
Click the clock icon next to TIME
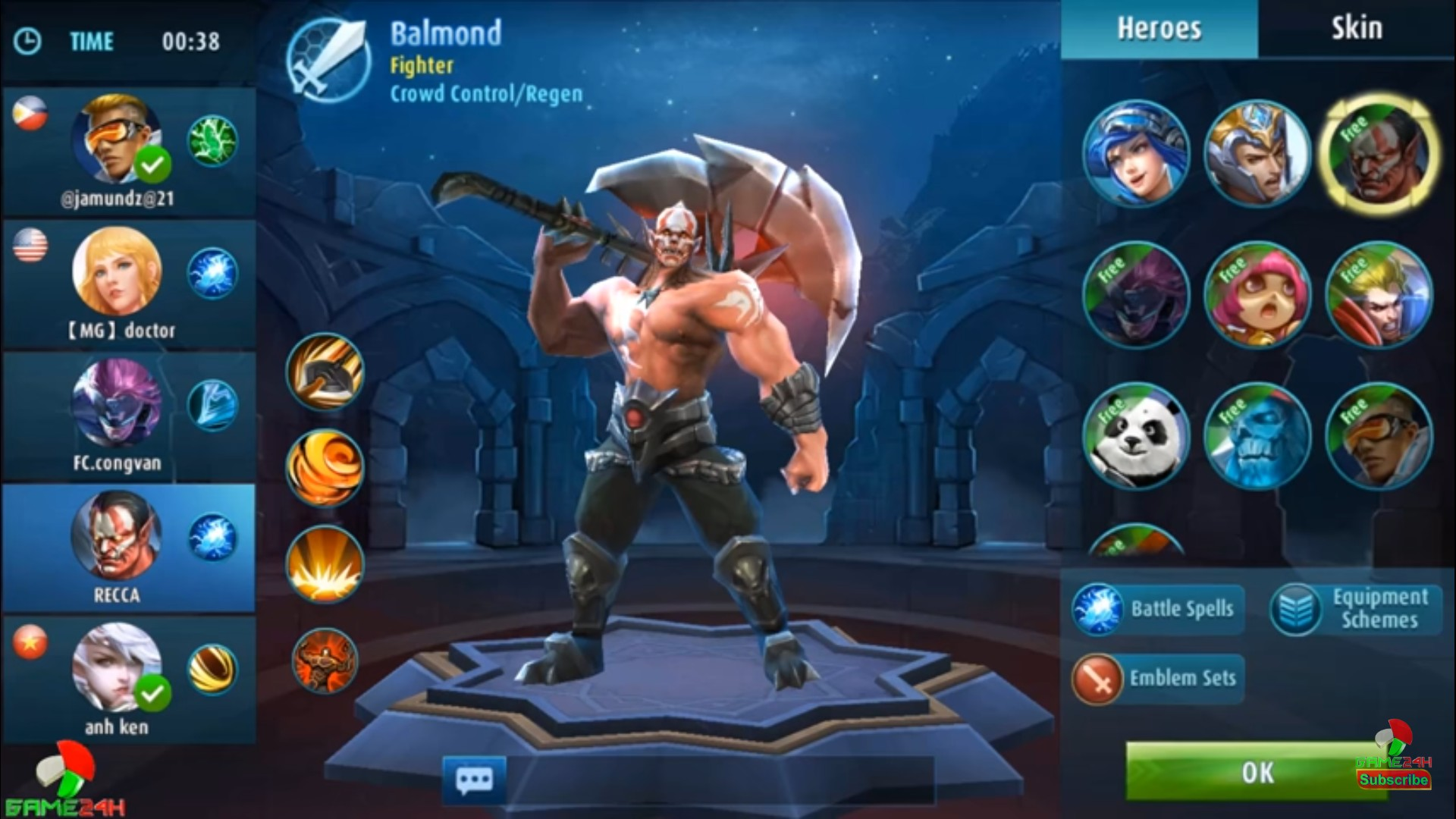click(x=27, y=42)
